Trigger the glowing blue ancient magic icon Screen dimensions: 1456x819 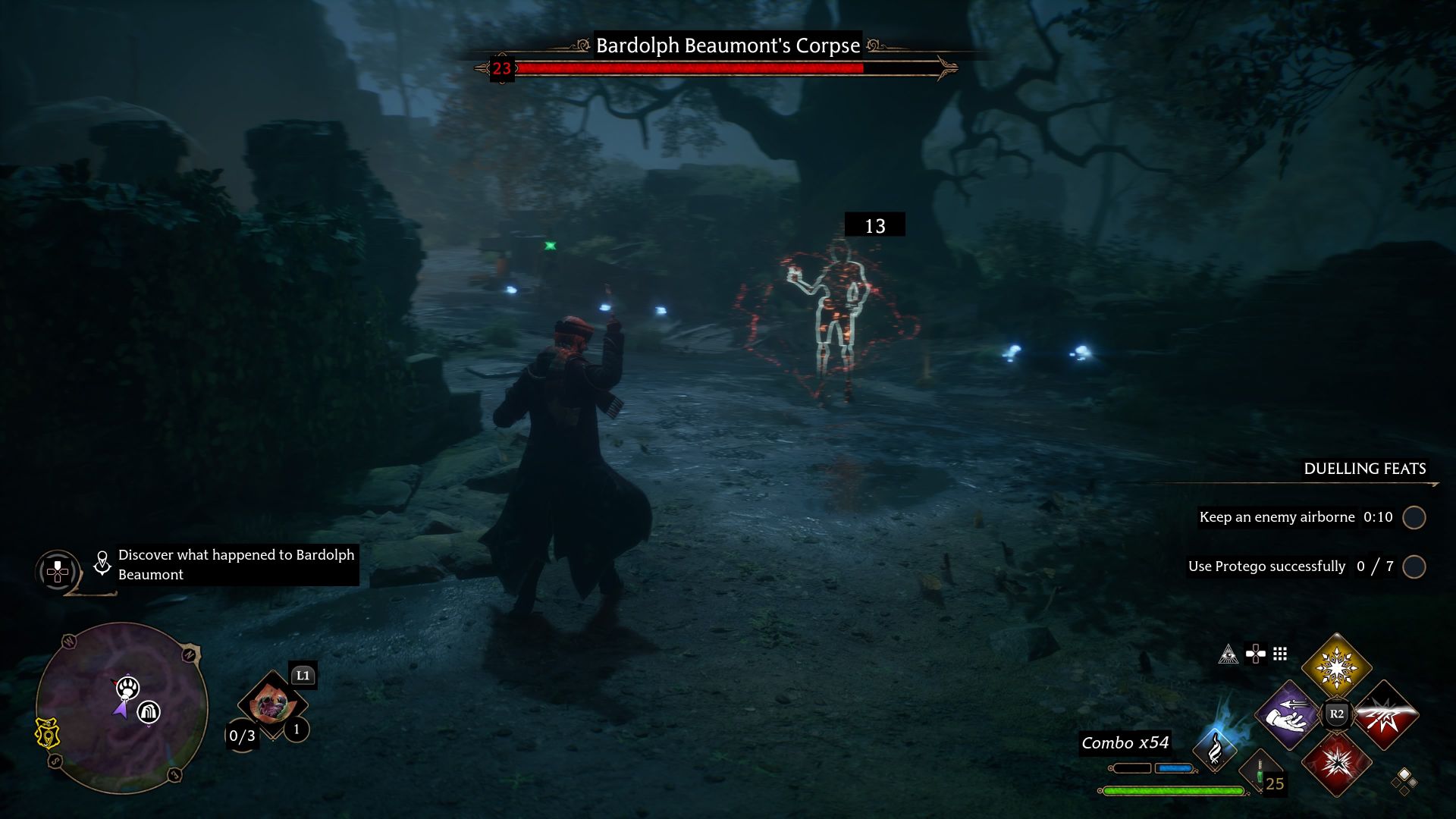click(x=1215, y=748)
